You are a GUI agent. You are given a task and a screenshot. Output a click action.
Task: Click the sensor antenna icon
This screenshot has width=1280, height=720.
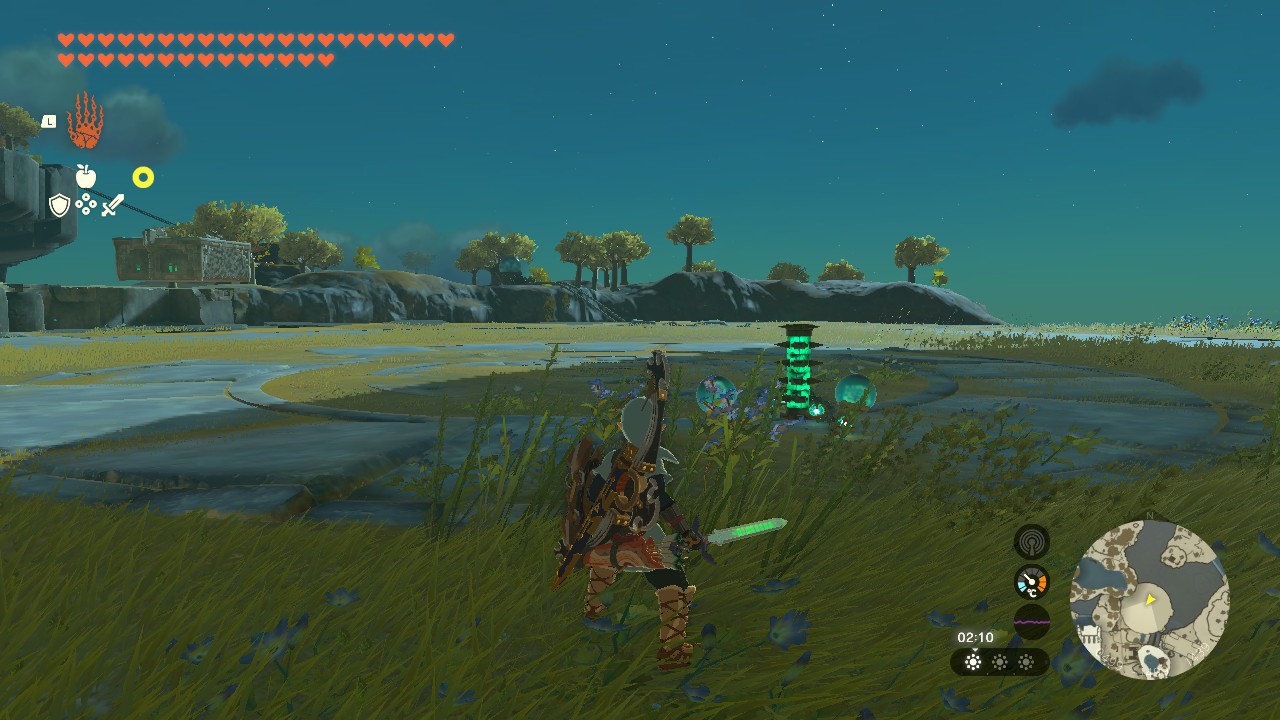[x=1032, y=543]
